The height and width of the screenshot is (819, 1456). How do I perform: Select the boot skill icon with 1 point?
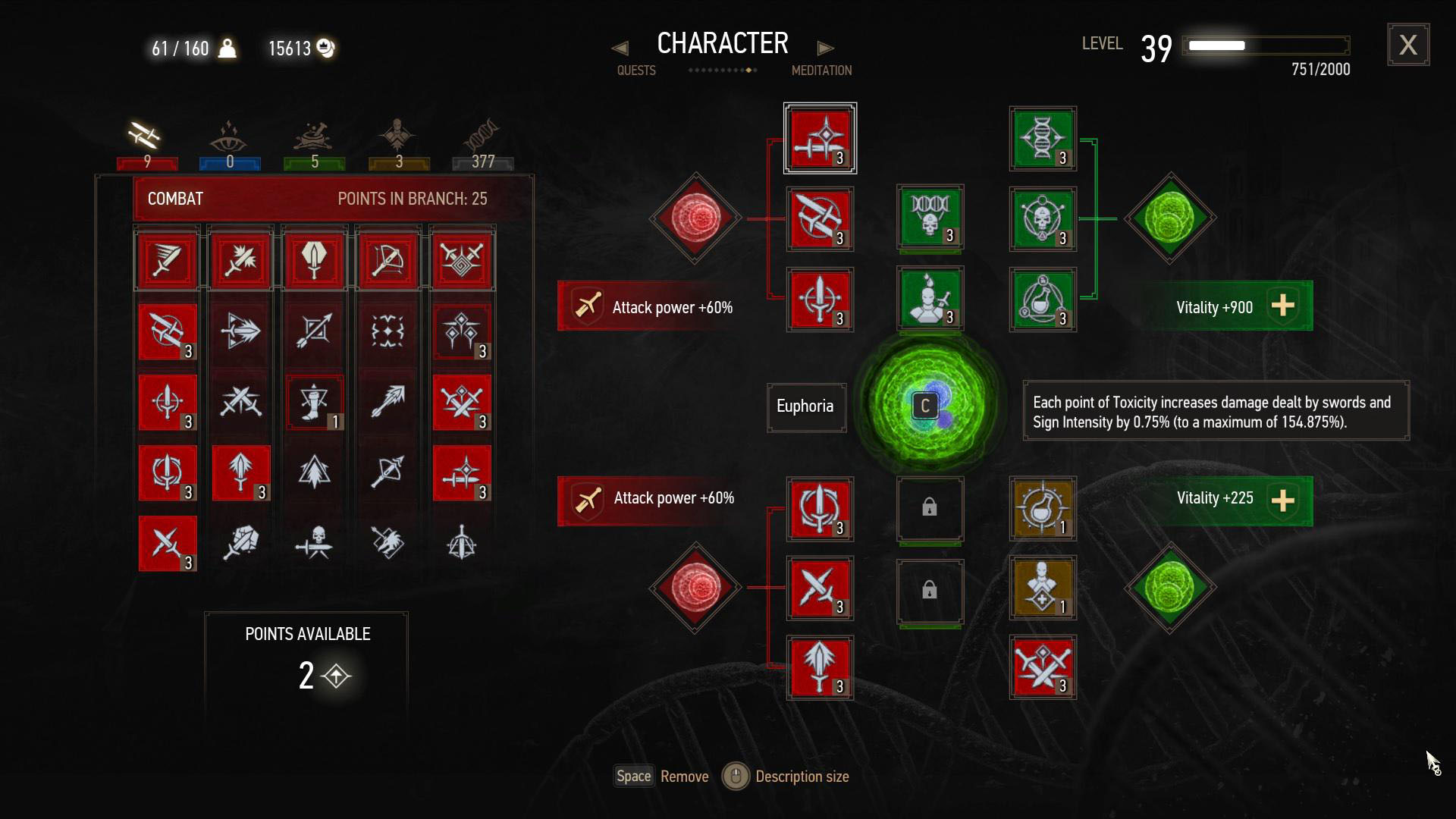[315, 402]
